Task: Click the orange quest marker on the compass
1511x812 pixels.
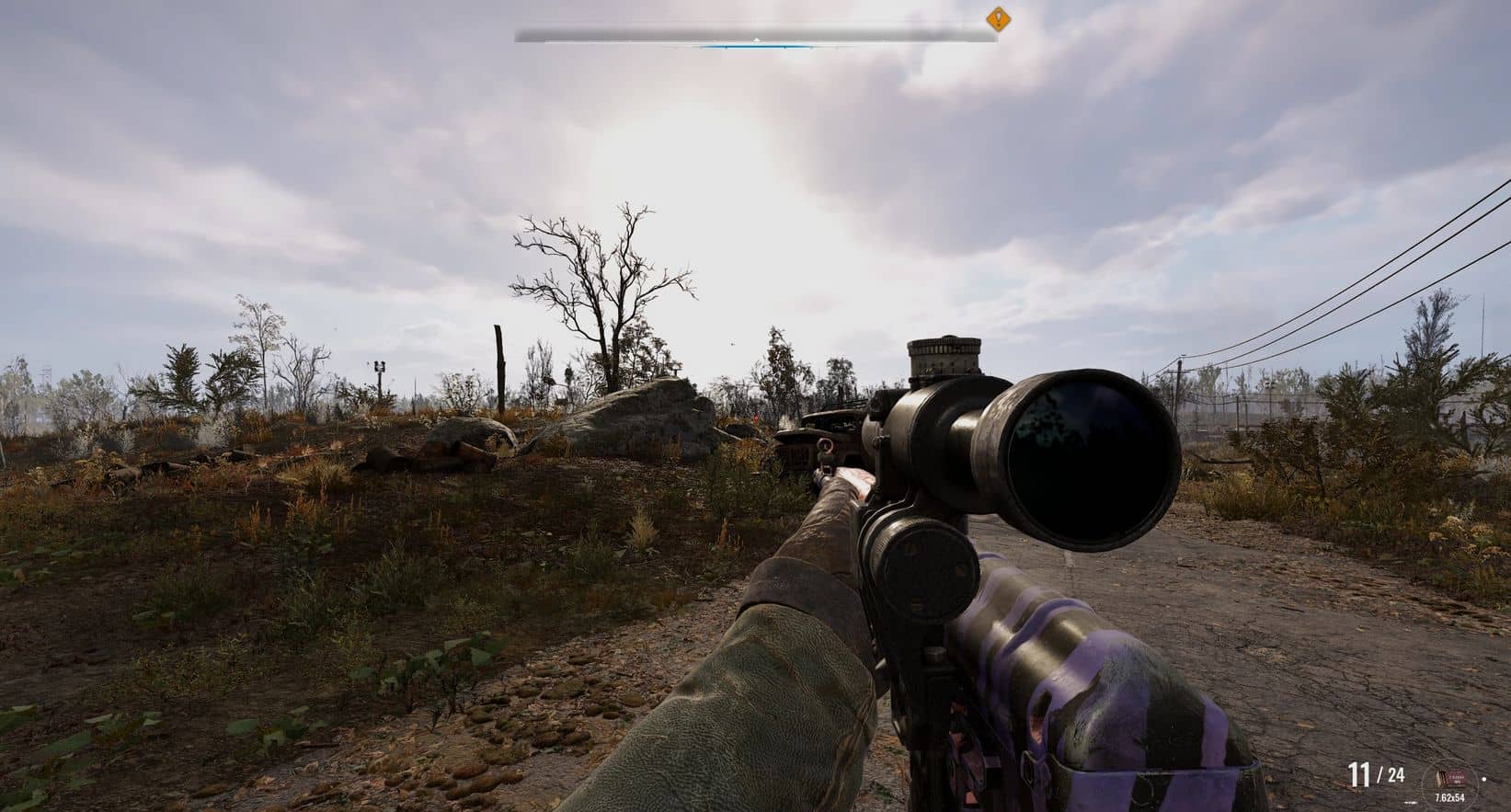Action: click(998, 19)
